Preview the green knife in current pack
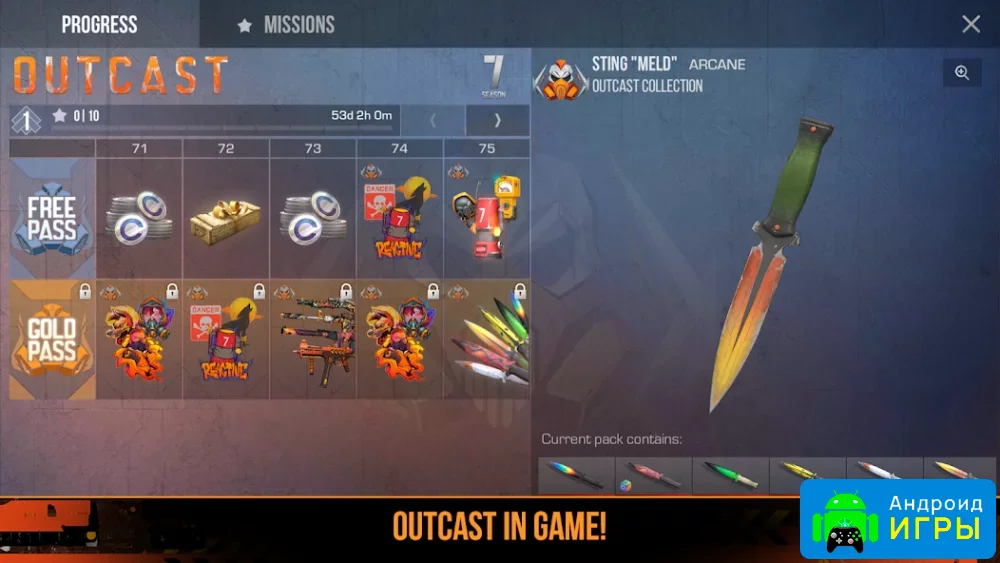This screenshot has height=563, width=1000. point(731,475)
